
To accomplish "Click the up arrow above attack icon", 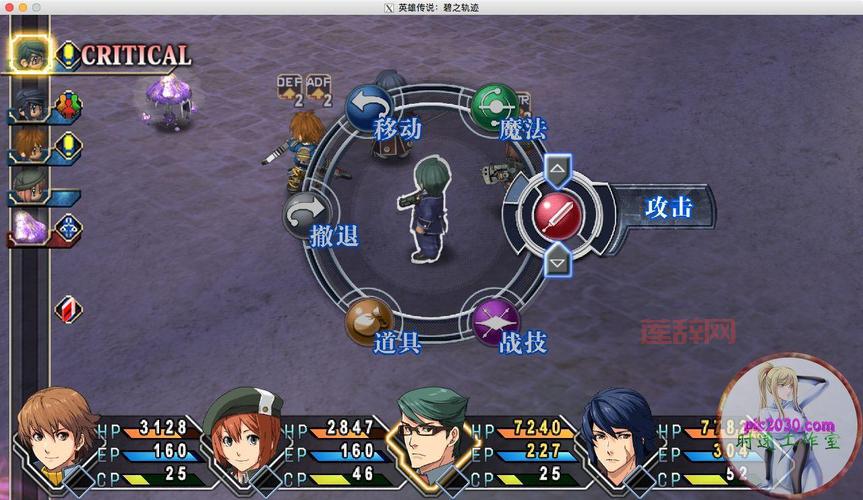I will tap(558, 168).
